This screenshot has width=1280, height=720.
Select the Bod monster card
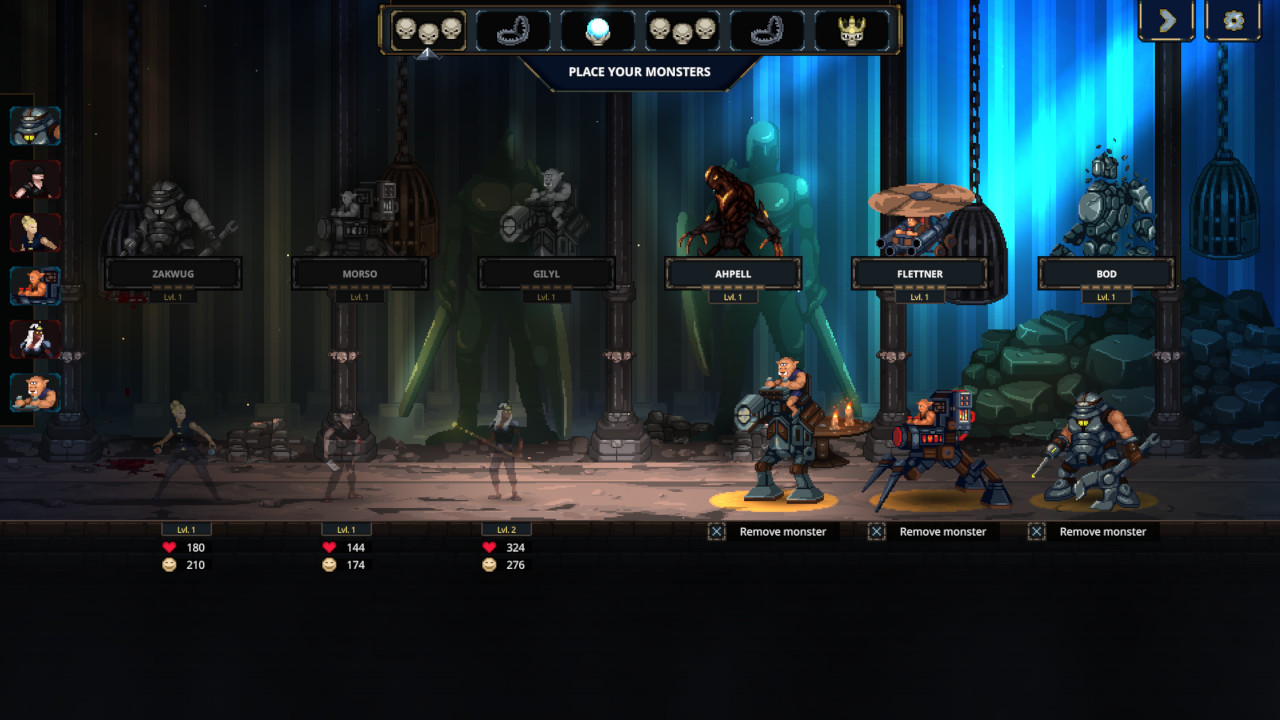(1106, 273)
